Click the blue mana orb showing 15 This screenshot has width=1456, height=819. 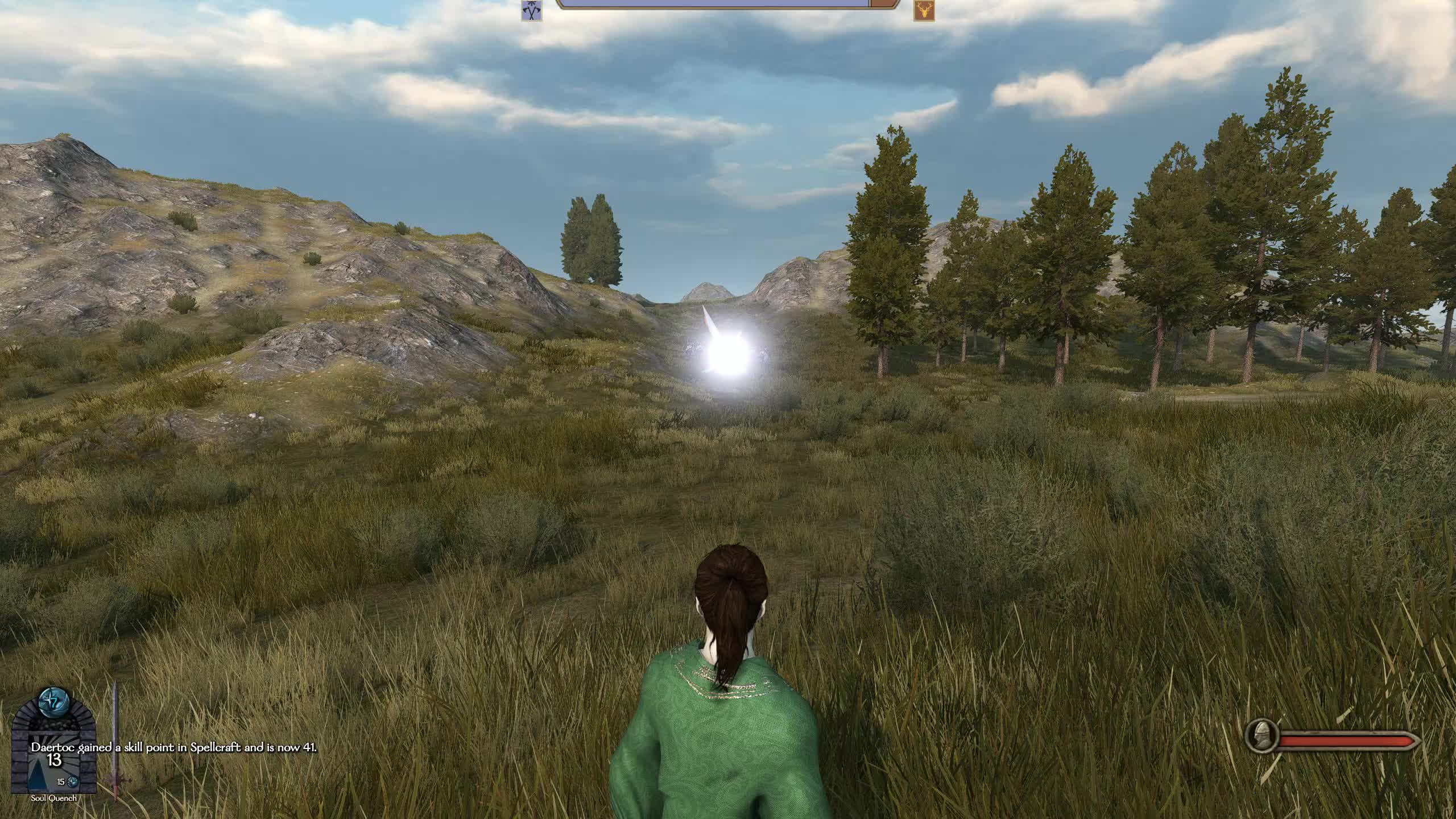coord(73,782)
